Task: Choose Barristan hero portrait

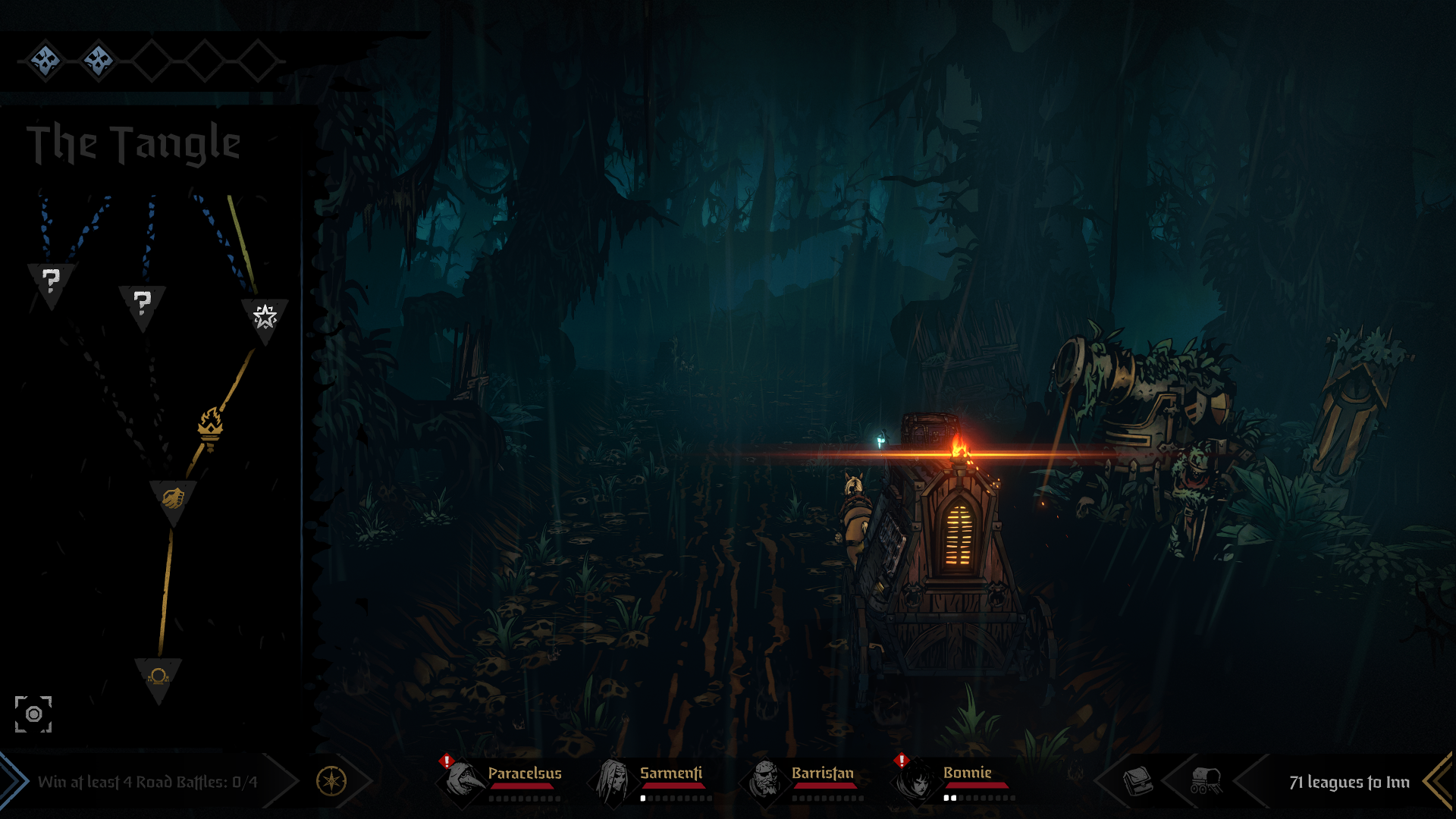Action: click(x=764, y=780)
